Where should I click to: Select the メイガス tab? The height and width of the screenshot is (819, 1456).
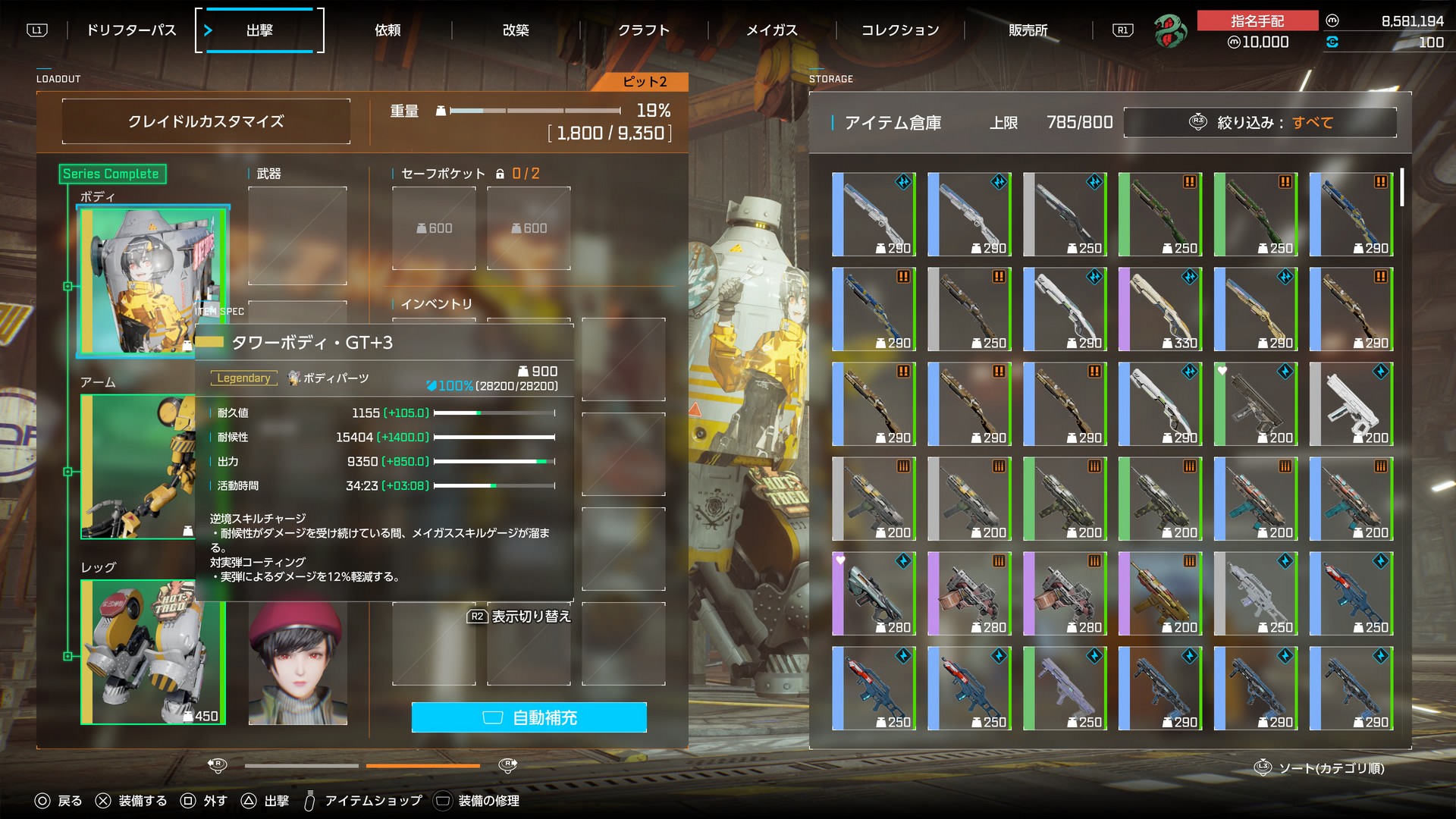(772, 30)
